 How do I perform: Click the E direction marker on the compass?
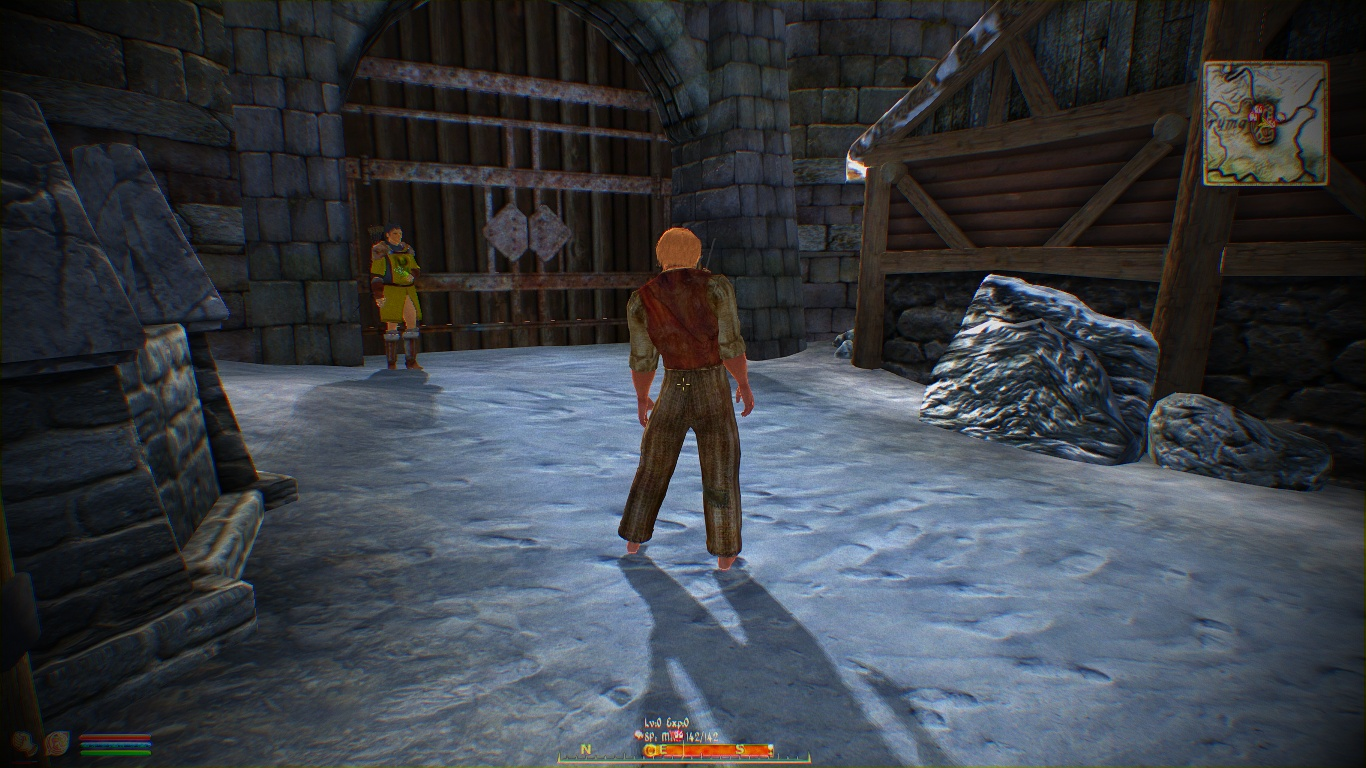[x=664, y=749]
